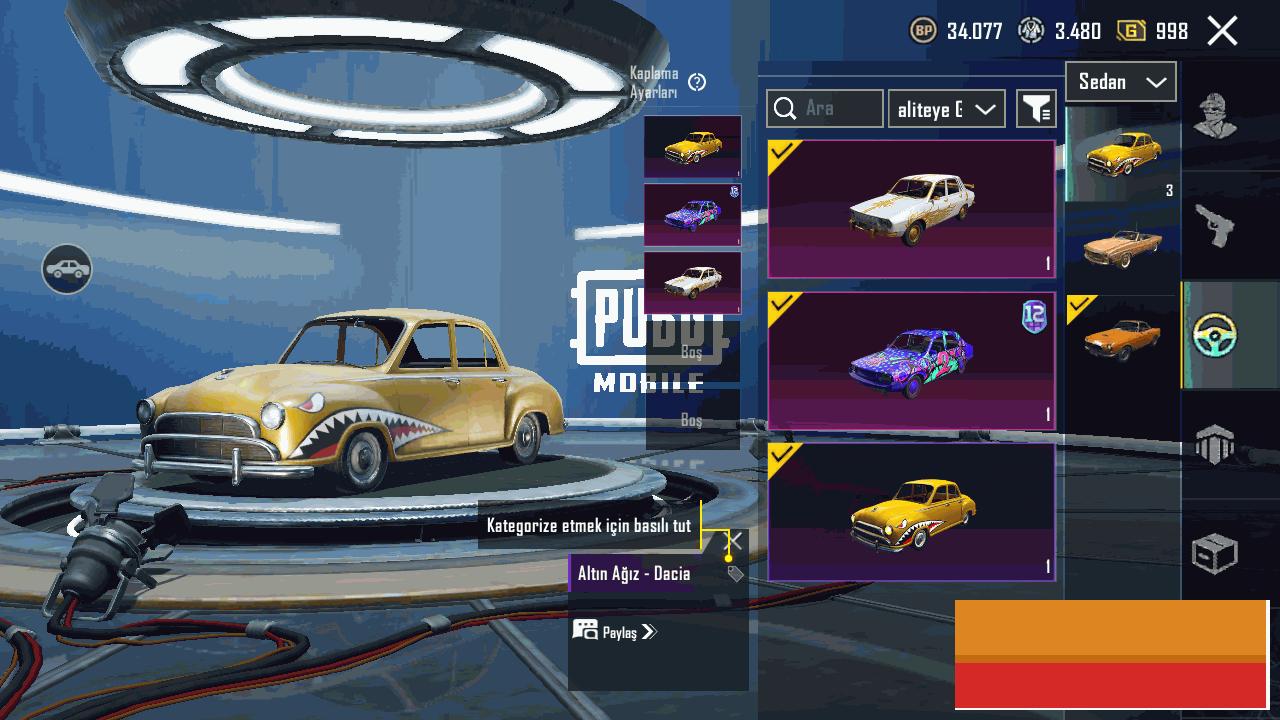Open the filter funnel button
The height and width of the screenshot is (720, 1280).
pyautogui.click(x=1037, y=109)
